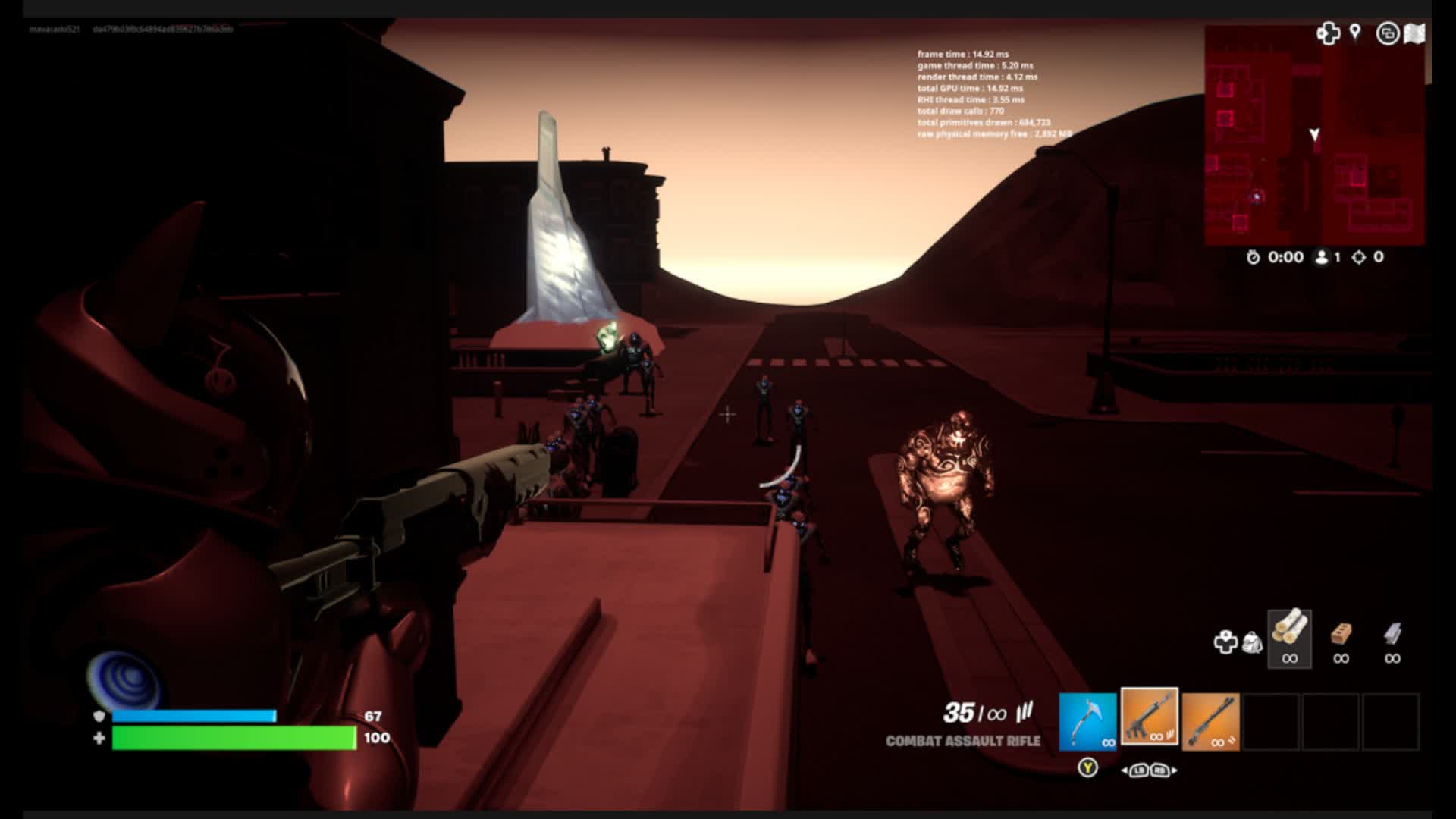Image resolution: width=1456 pixels, height=819 pixels.
Task: Click the blue swirl ability icon
Action: (121, 677)
